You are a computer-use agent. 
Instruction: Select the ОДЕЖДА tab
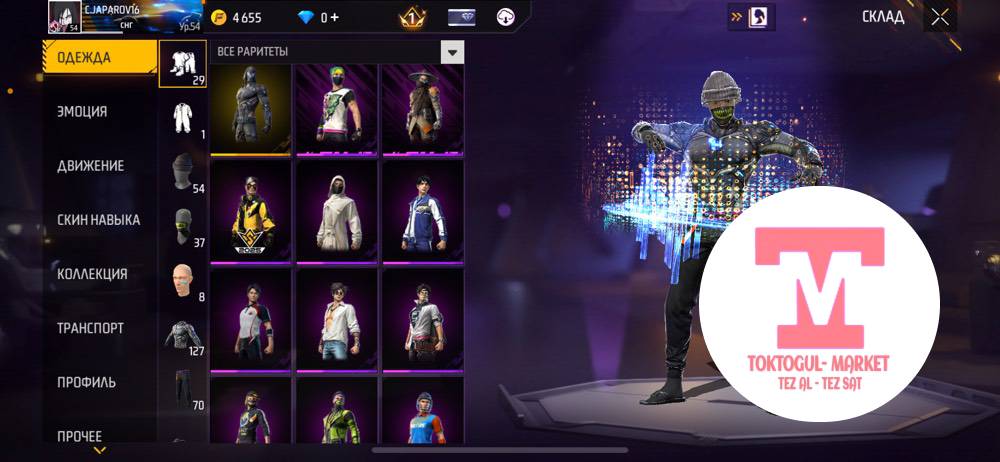(x=98, y=57)
